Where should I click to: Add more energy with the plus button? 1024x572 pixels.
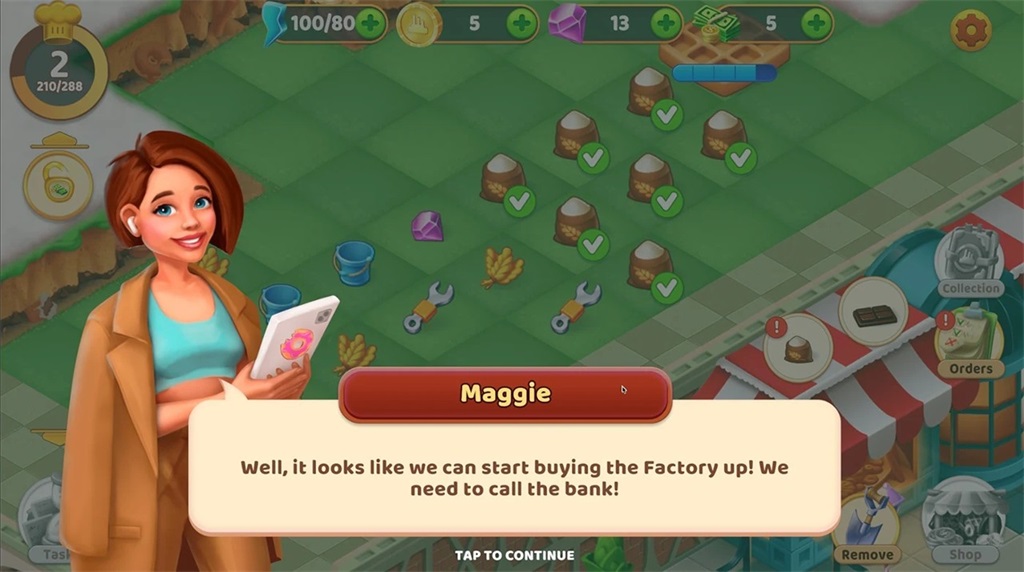coord(370,23)
